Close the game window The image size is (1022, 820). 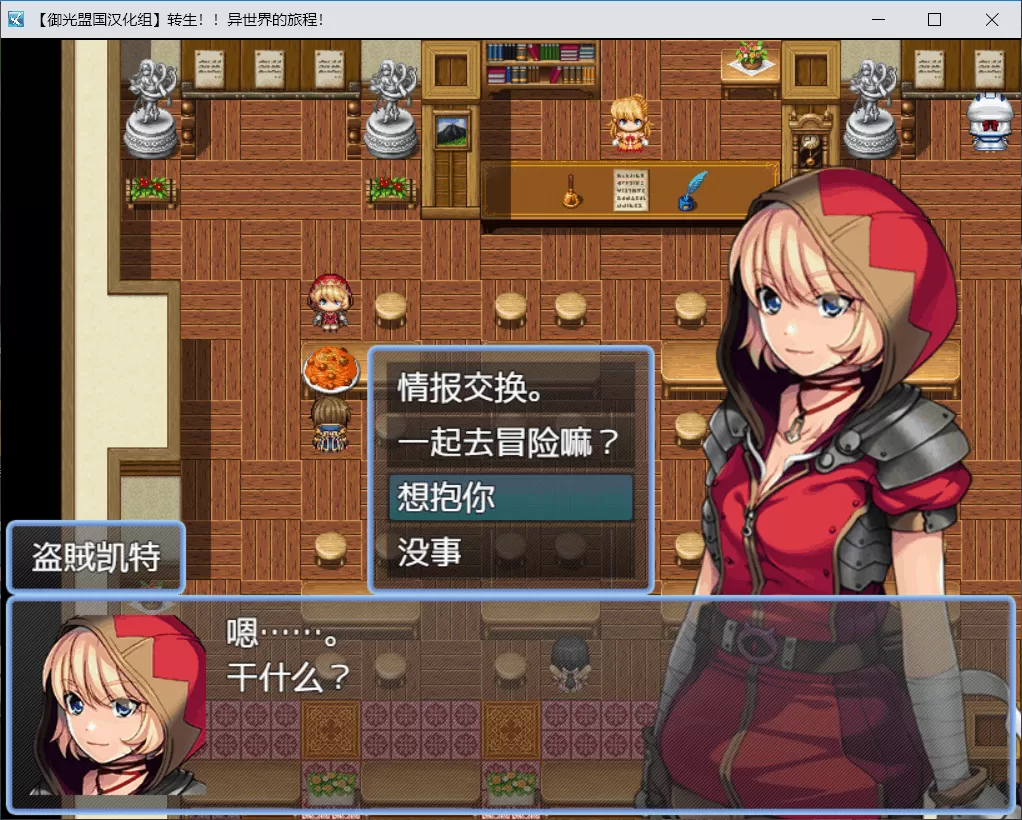(x=991, y=20)
